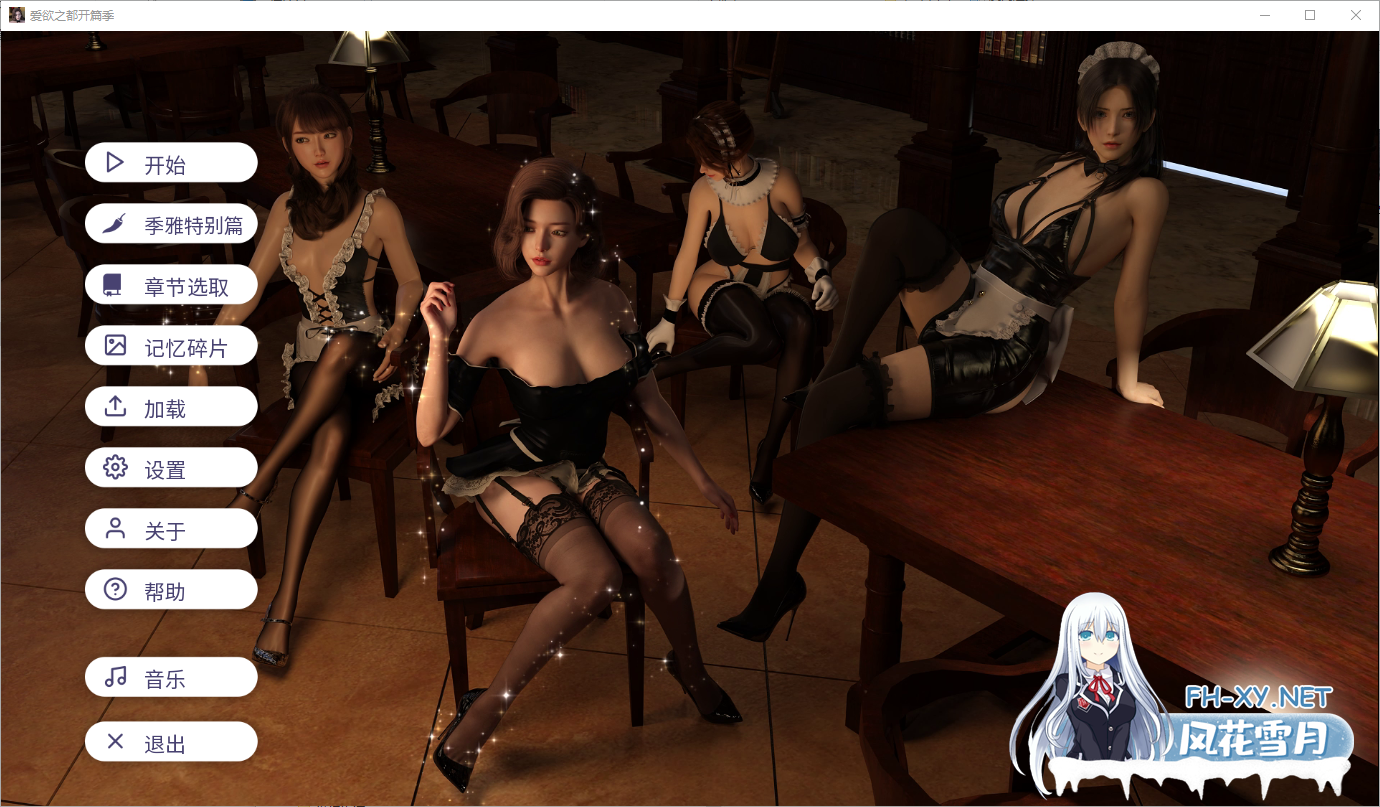Open the 记忆碎片 memory fragments gallery

pos(170,345)
